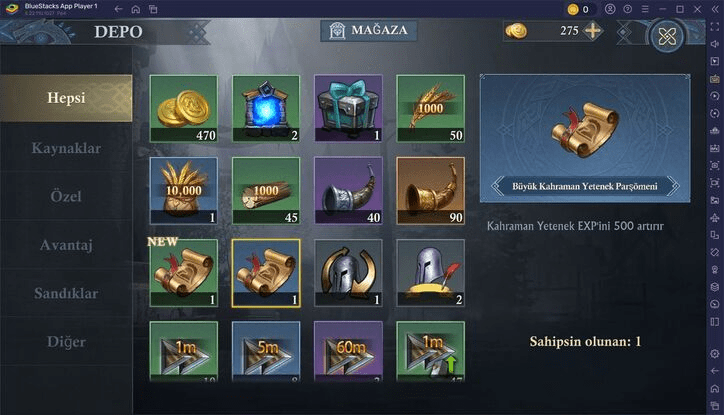The width and height of the screenshot is (724, 415).
Task: Select the gold coins stack of 470
Action: coord(183,108)
